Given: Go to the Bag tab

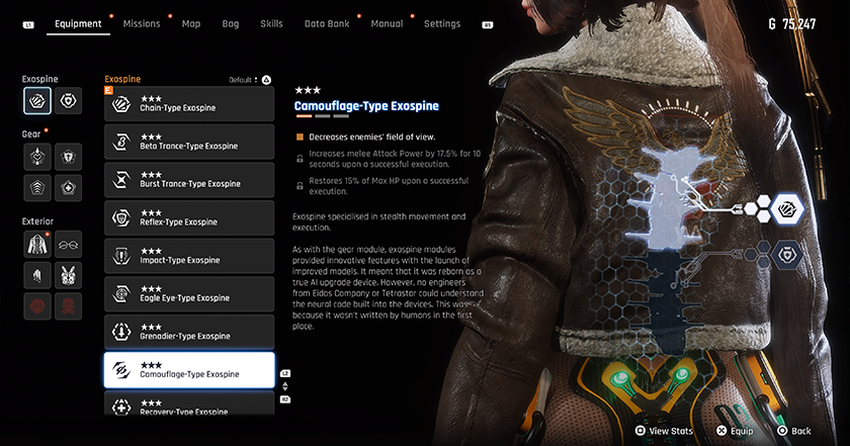Looking at the screenshot, I should click(x=230, y=24).
